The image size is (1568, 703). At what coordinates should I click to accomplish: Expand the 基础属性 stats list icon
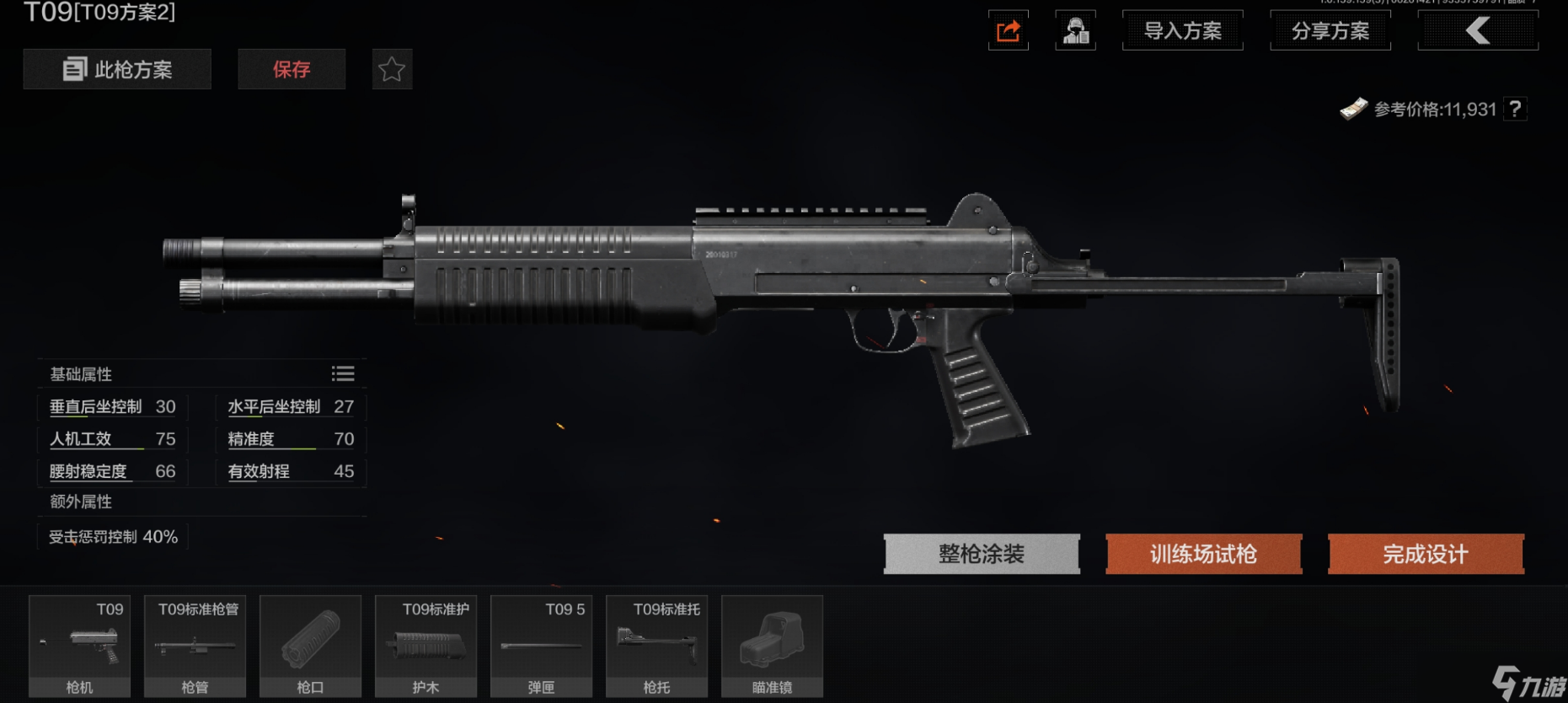[x=343, y=373]
